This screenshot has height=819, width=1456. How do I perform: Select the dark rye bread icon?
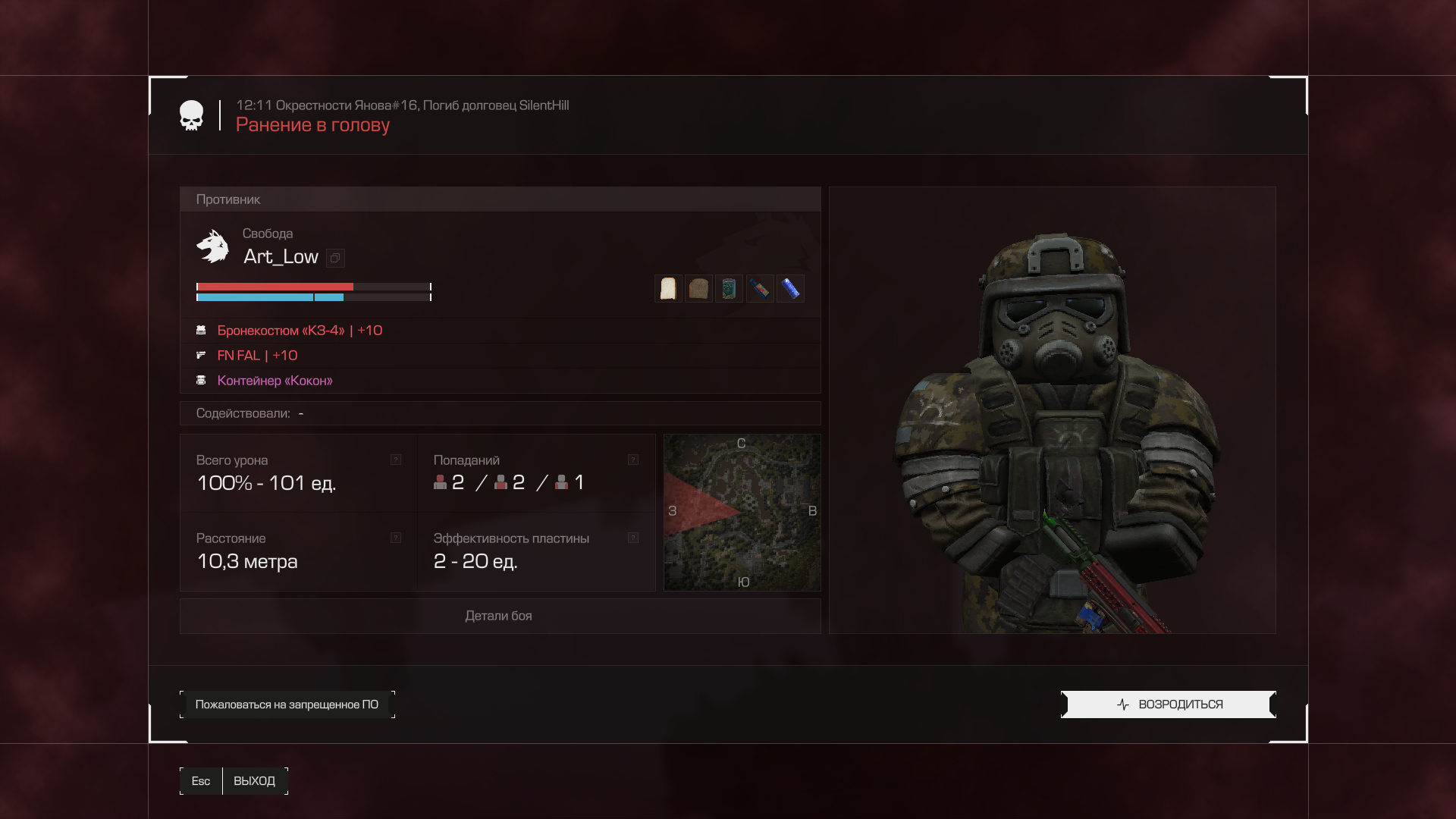[698, 289]
